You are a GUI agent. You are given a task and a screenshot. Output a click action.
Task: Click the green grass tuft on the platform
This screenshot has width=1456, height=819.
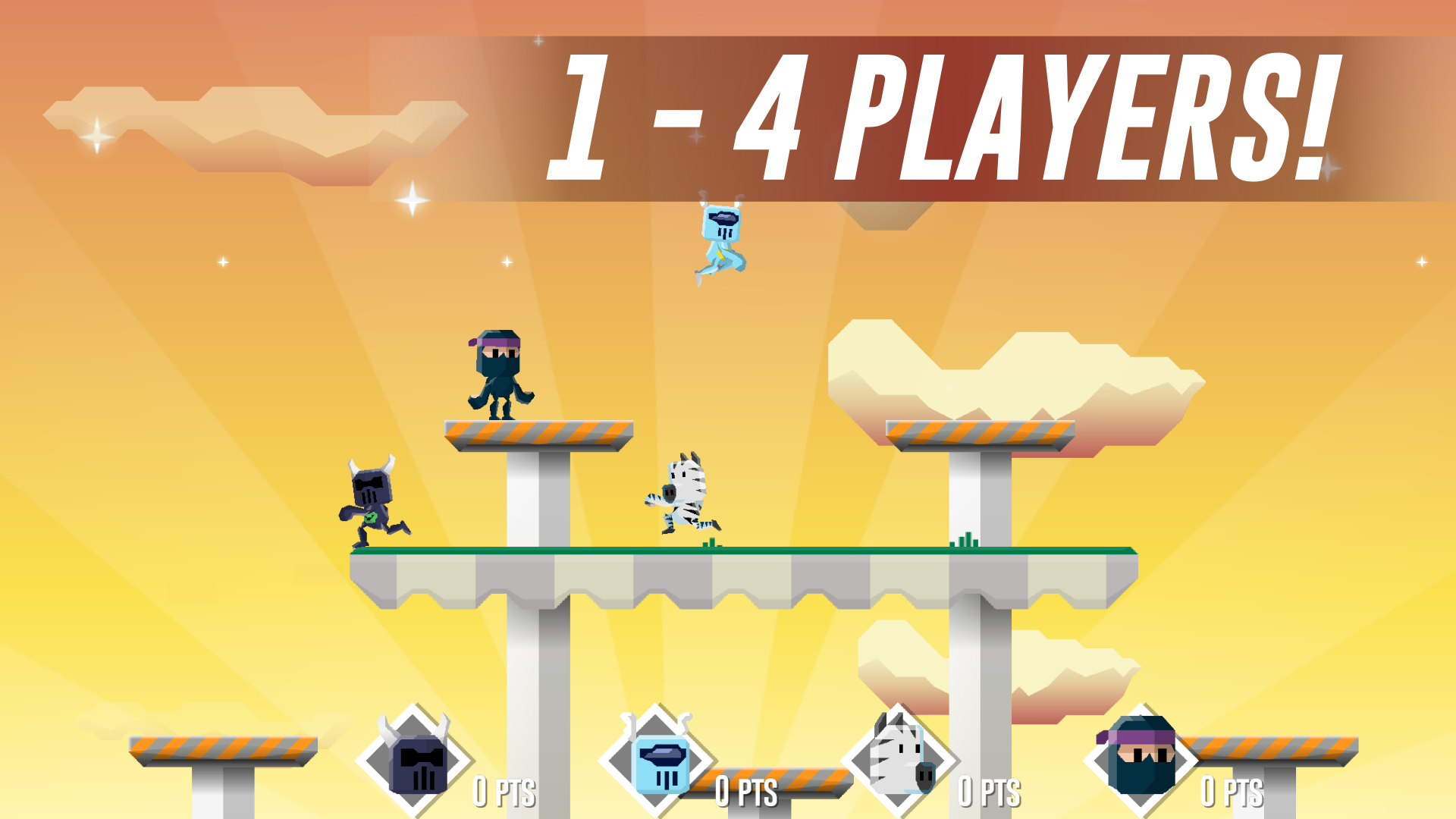710,541
